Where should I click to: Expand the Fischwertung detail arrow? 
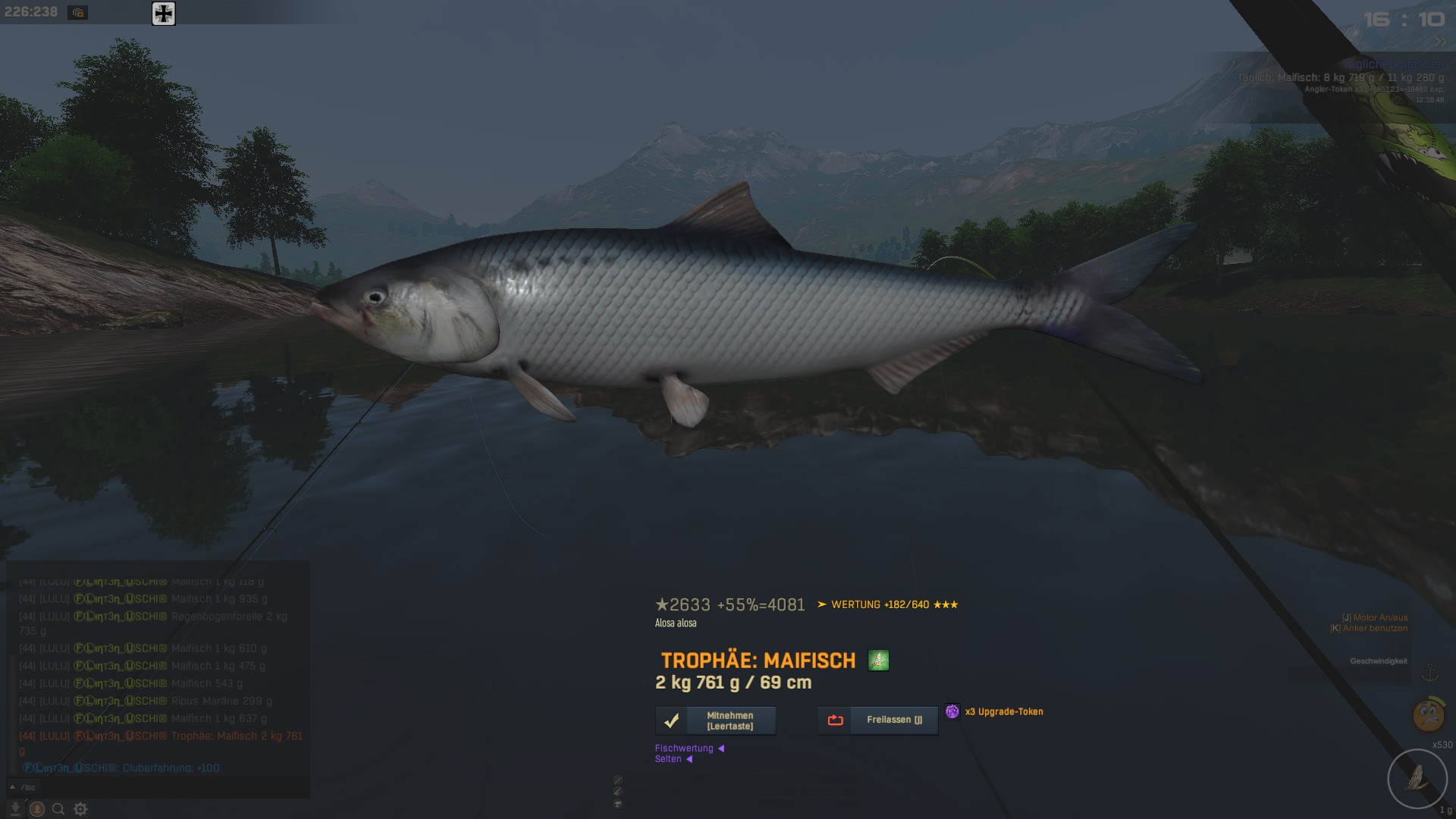click(721, 748)
